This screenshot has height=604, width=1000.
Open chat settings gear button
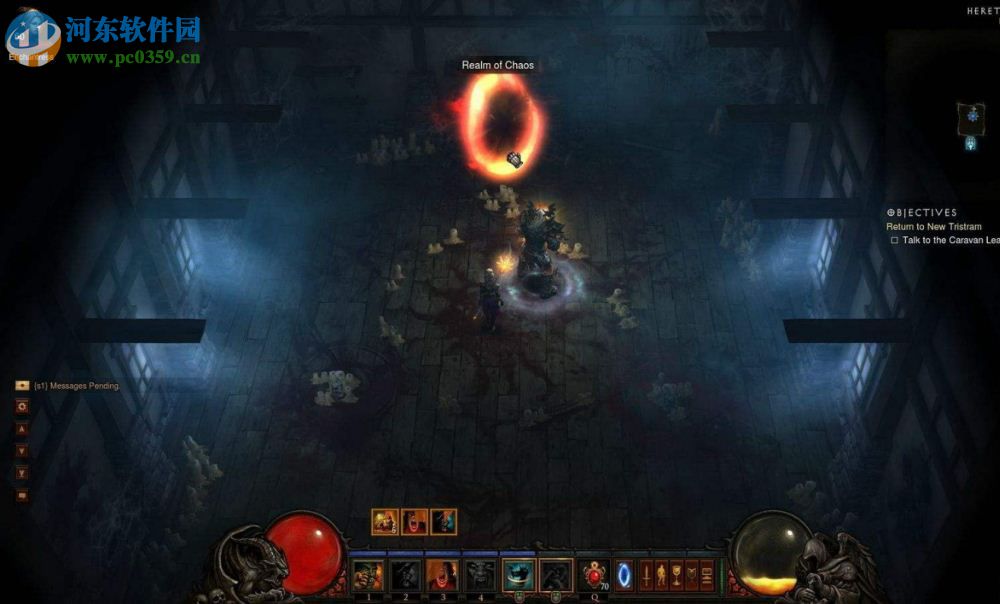click(22, 407)
